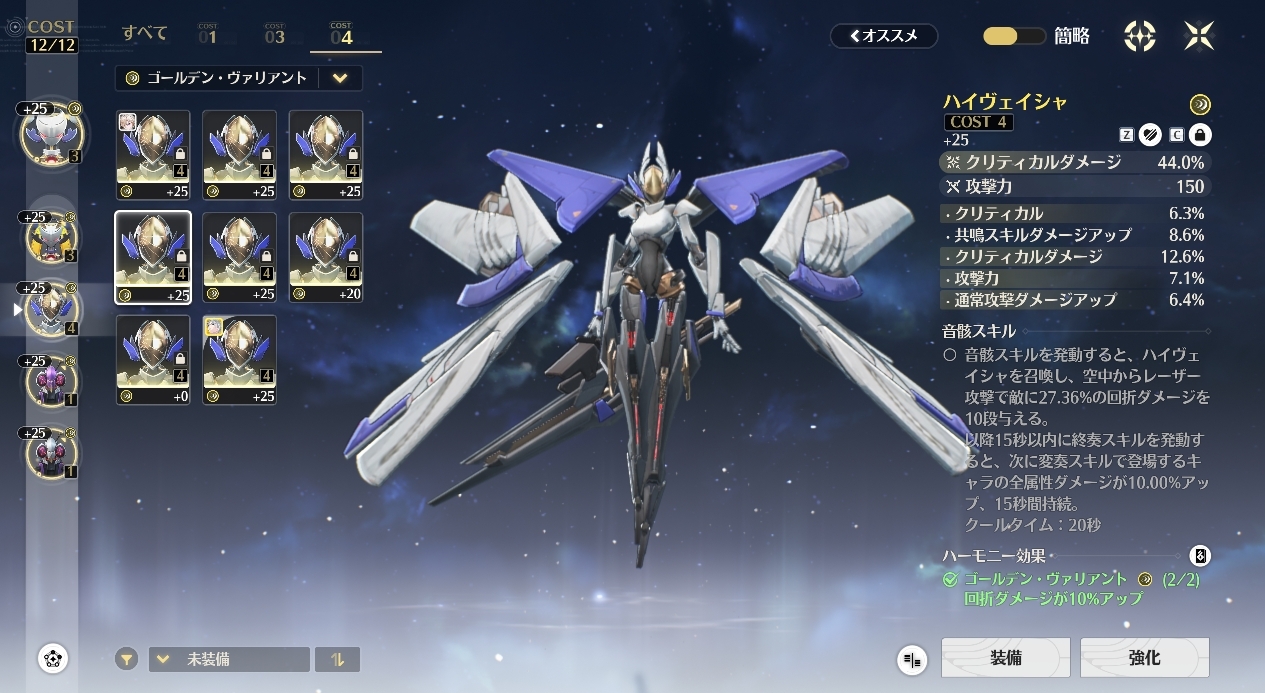
Task: Toggle the lock icon on echo details
Action: 1200,134
